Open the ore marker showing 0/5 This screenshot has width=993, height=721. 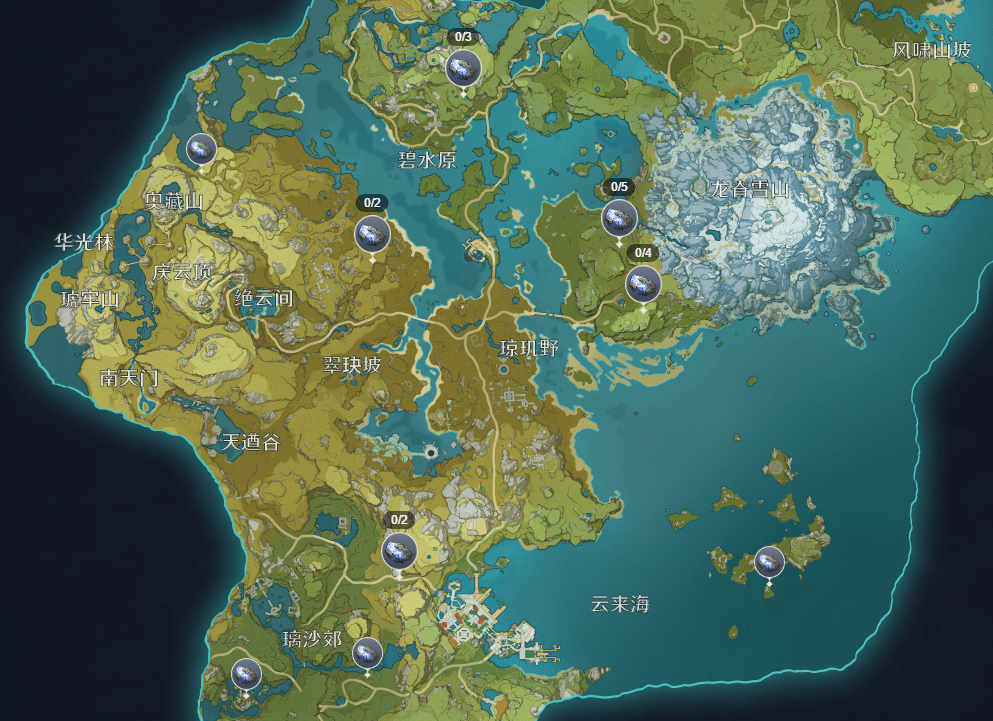coord(619,218)
